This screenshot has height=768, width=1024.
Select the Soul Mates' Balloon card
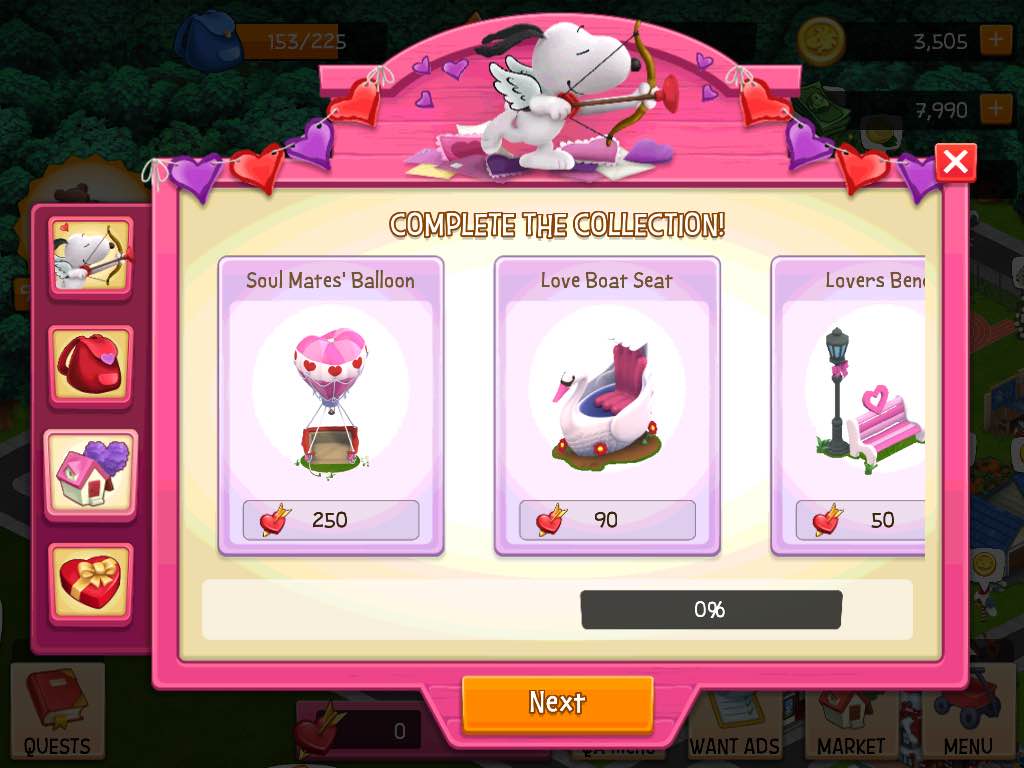point(331,405)
